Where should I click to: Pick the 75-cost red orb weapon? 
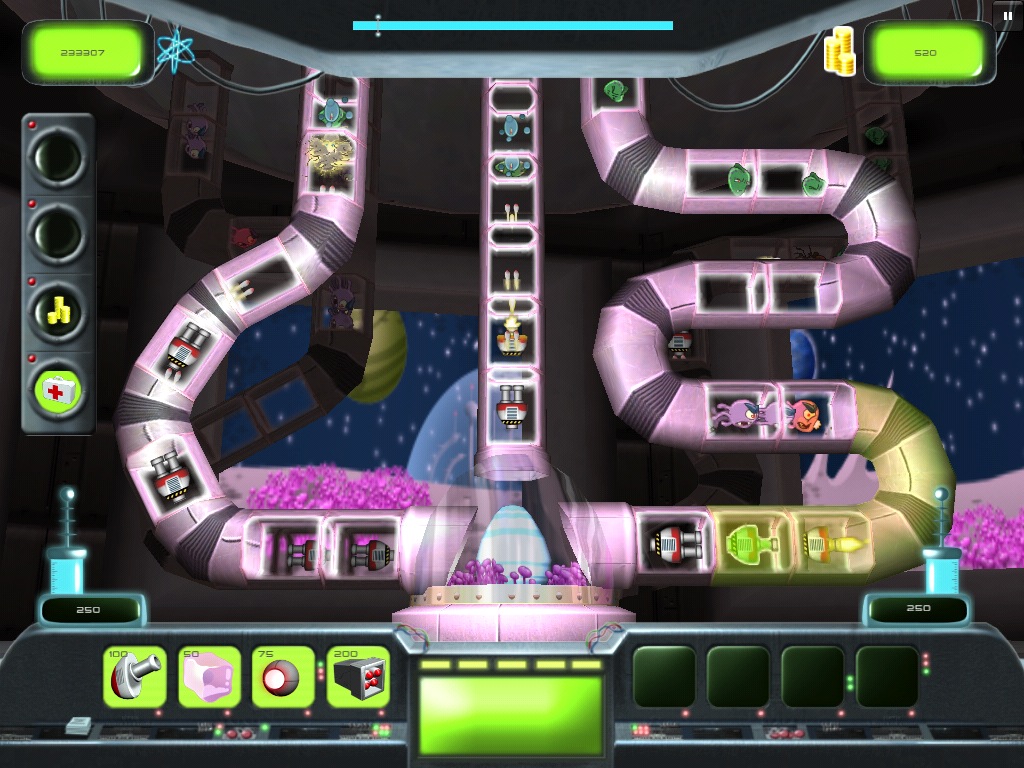click(283, 677)
